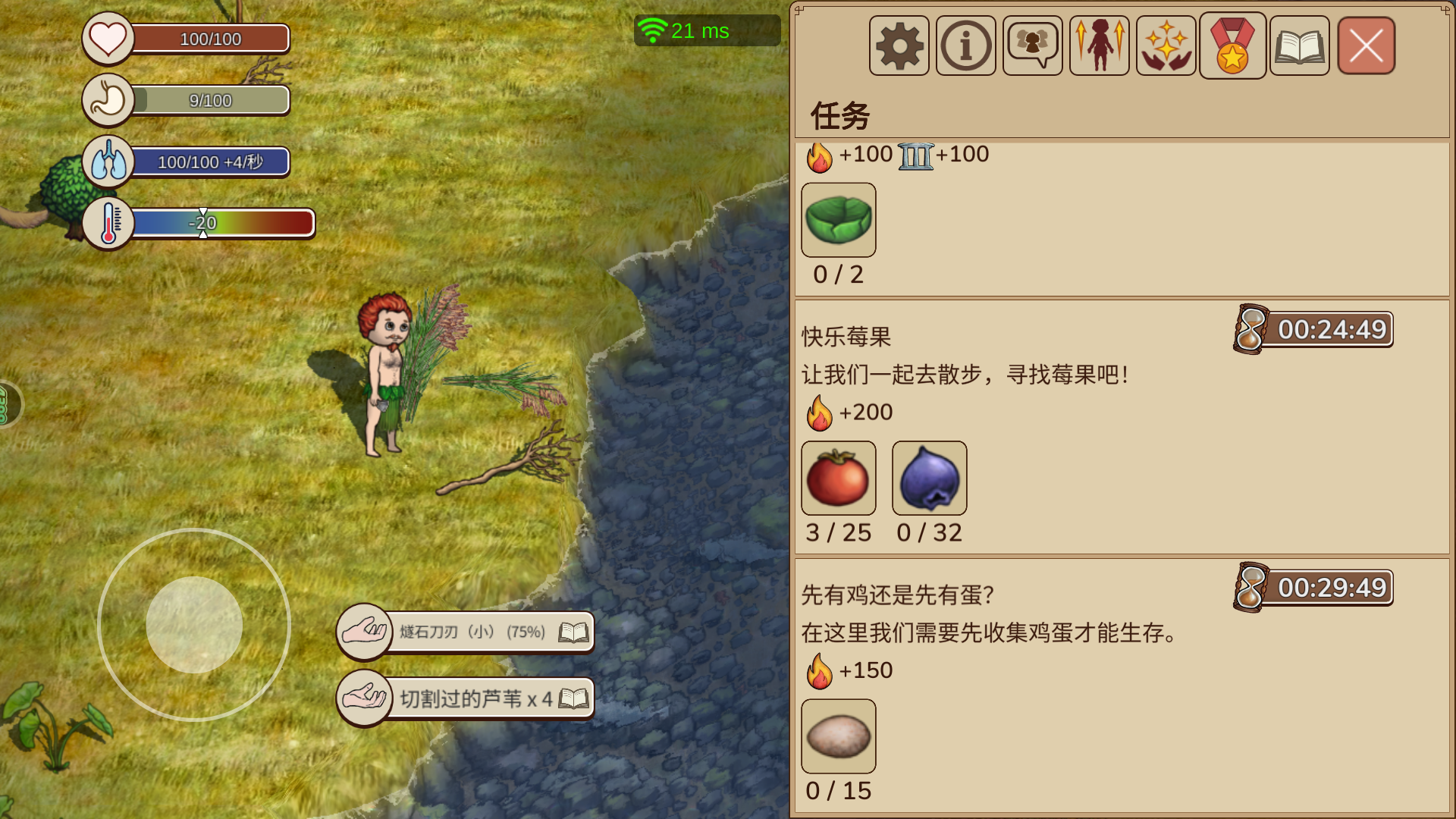Tap the virtual joystick thumb pad
1456x819 pixels.
point(194,625)
